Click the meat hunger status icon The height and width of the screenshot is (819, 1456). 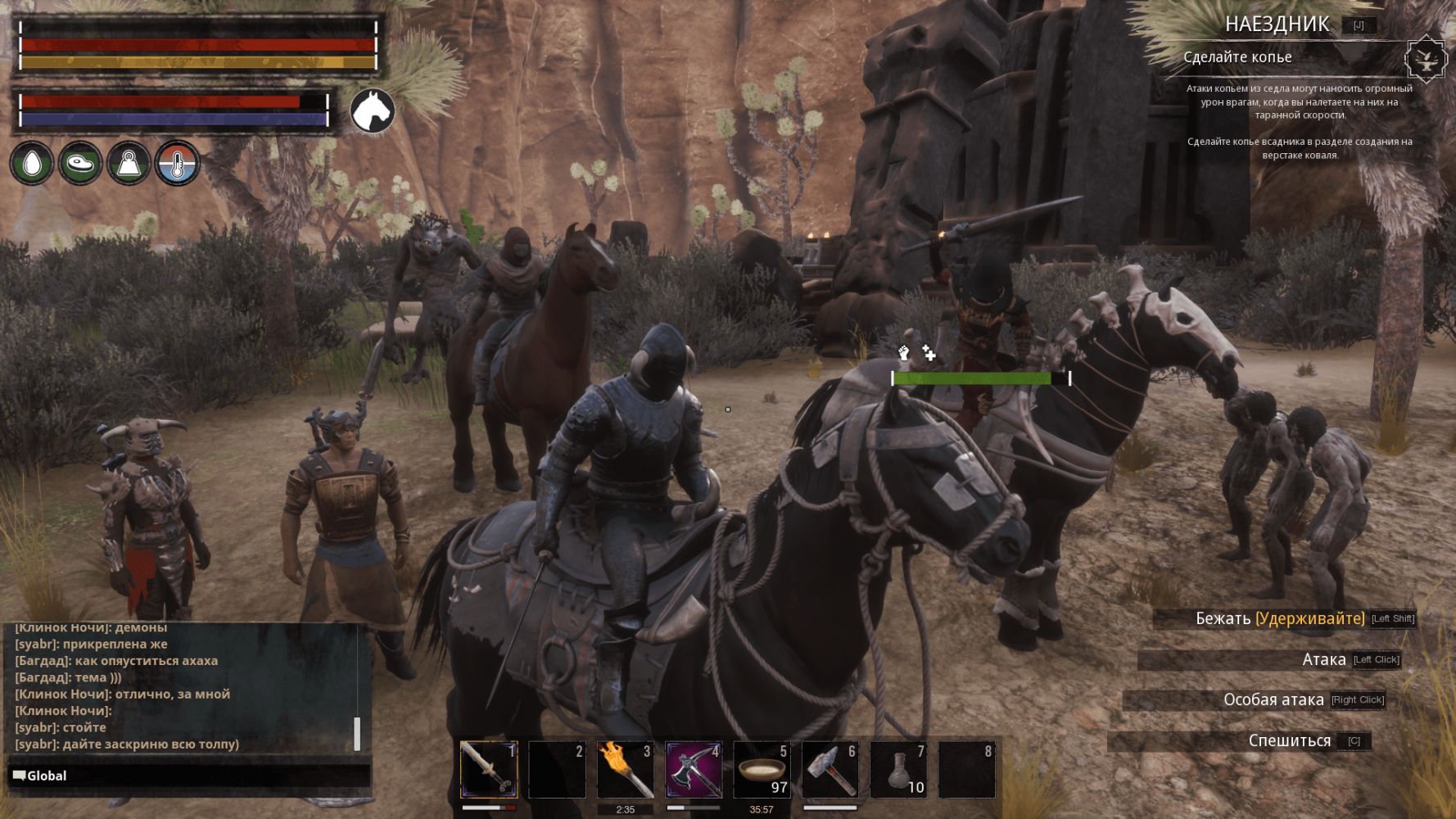click(80, 164)
